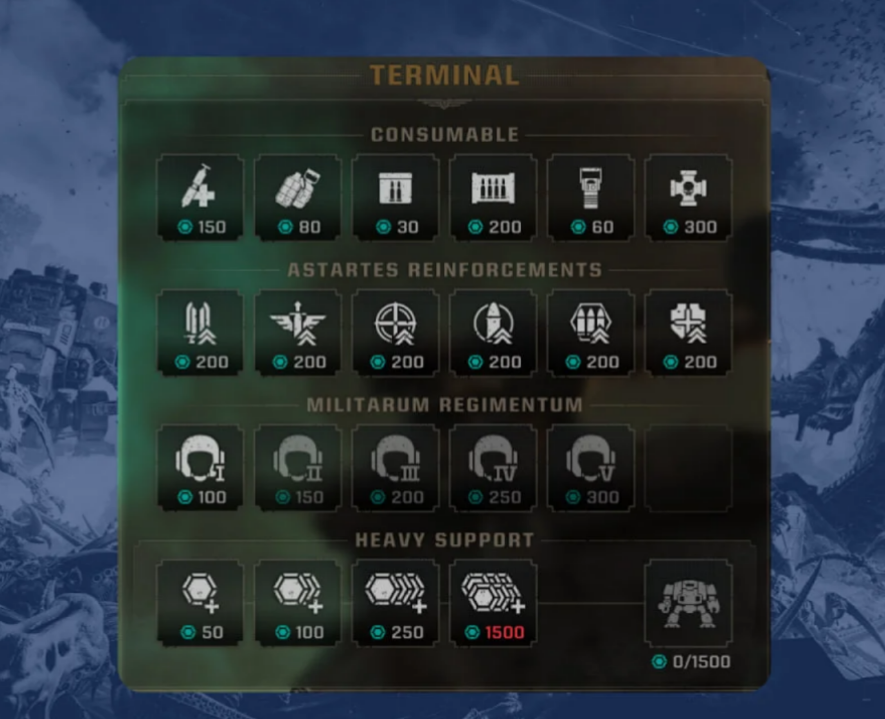Purchase the grenade pack for 80
Image resolution: width=885 pixels, height=719 pixels.
[x=298, y=197]
